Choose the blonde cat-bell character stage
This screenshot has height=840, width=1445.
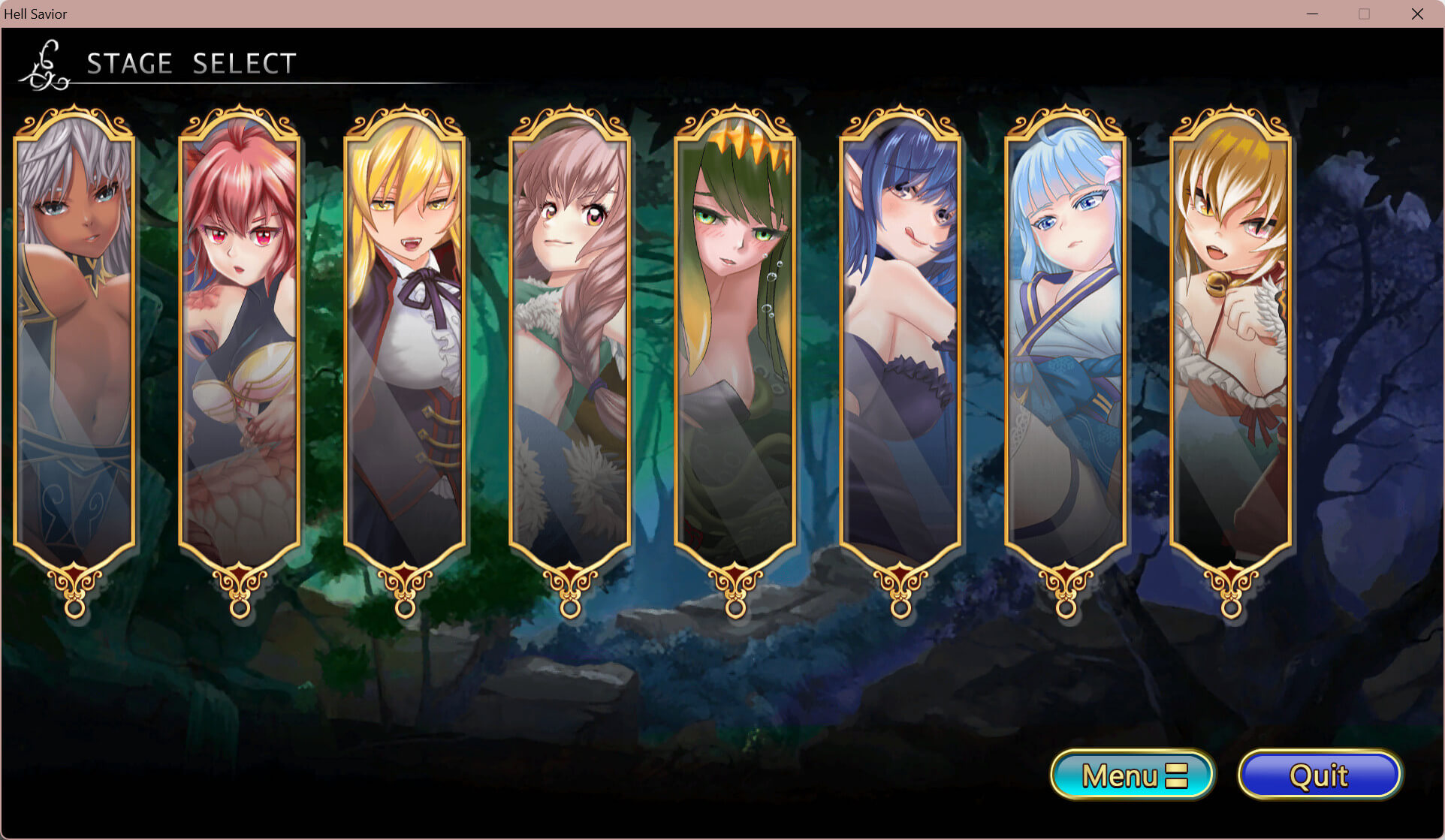(1231, 338)
